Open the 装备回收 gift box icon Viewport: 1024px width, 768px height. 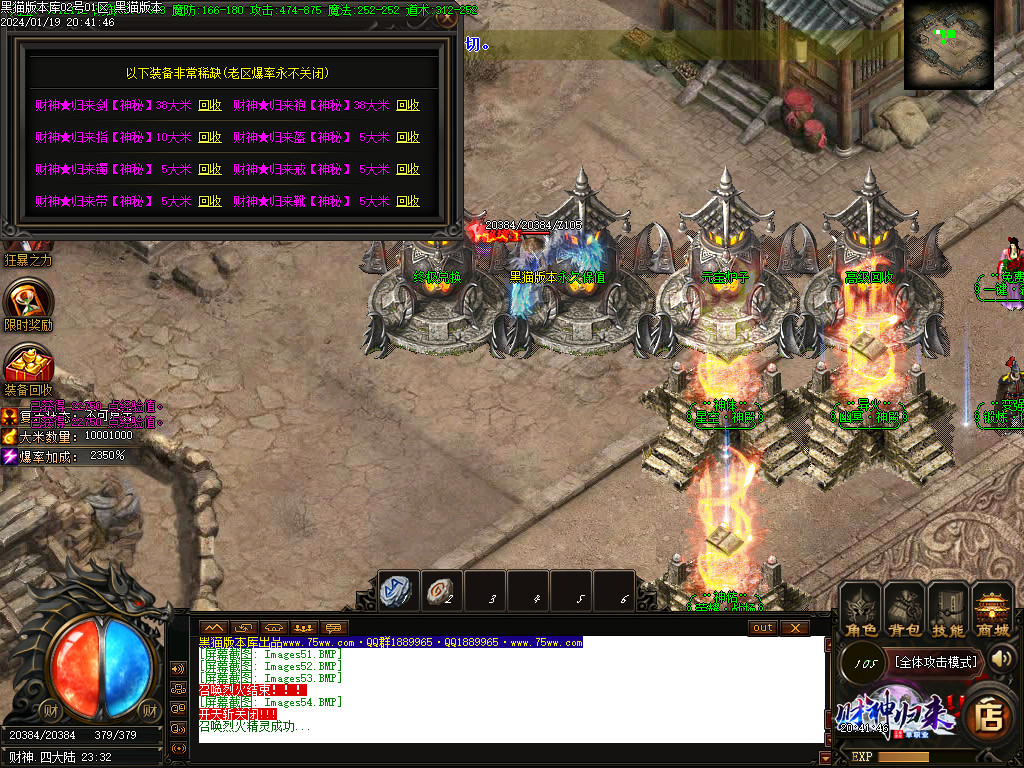click(x=28, y=364)
